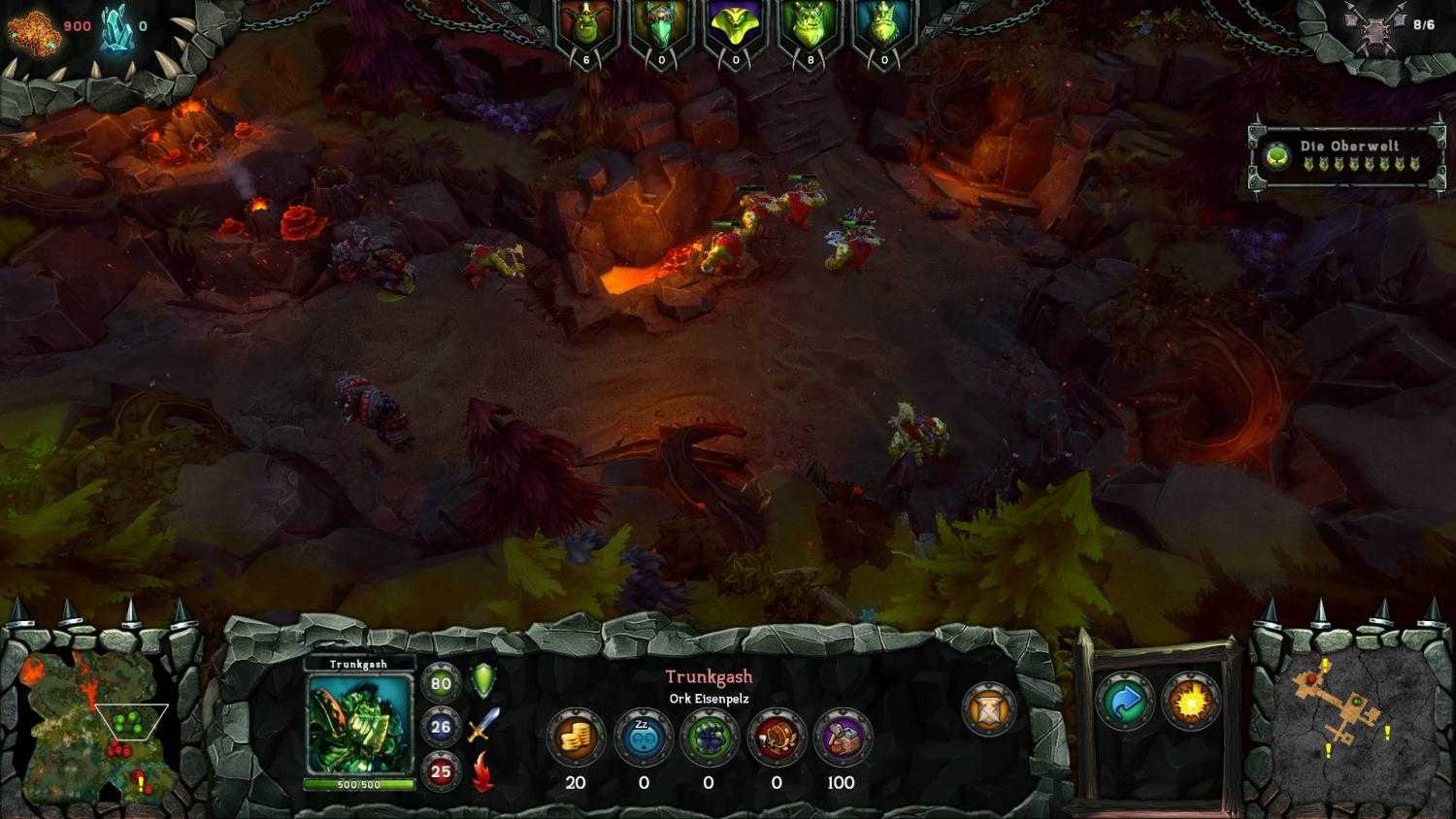This screenshot has width=1456, height=819.
Task: Click the sleep Zz status icon
Action: (x=643, y=738)
